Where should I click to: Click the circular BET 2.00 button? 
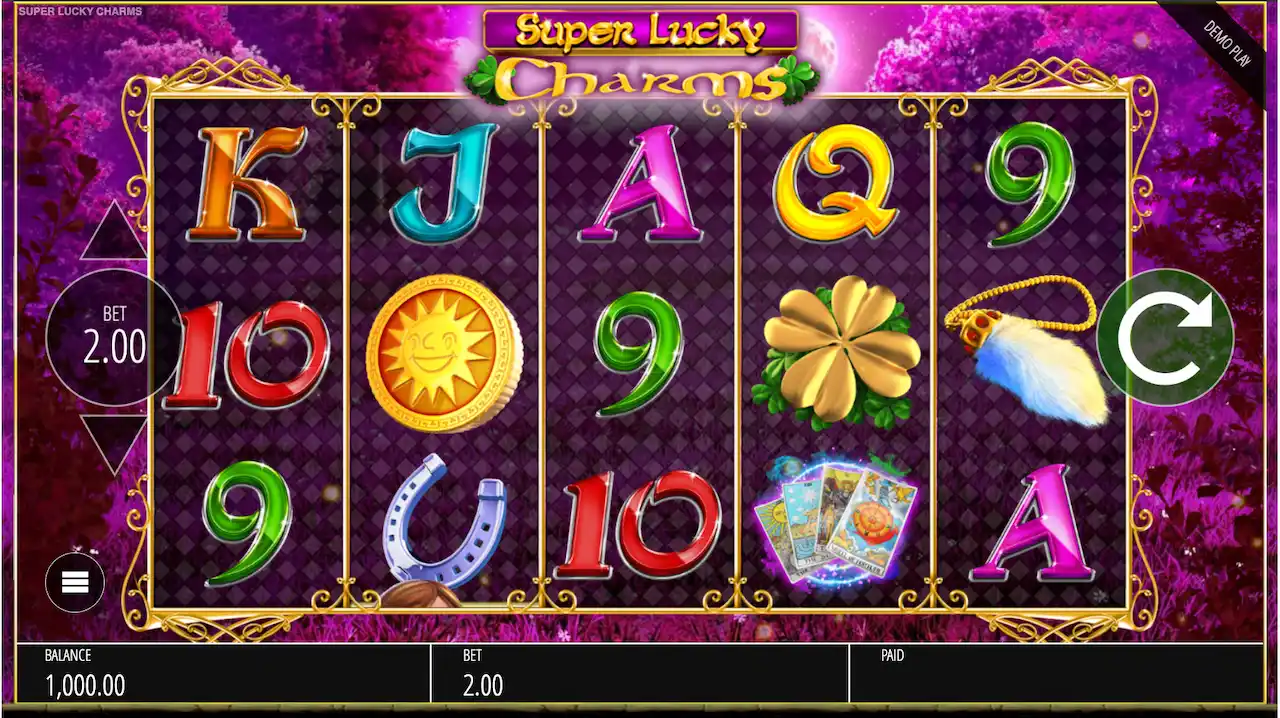click(x=114, y=337)
